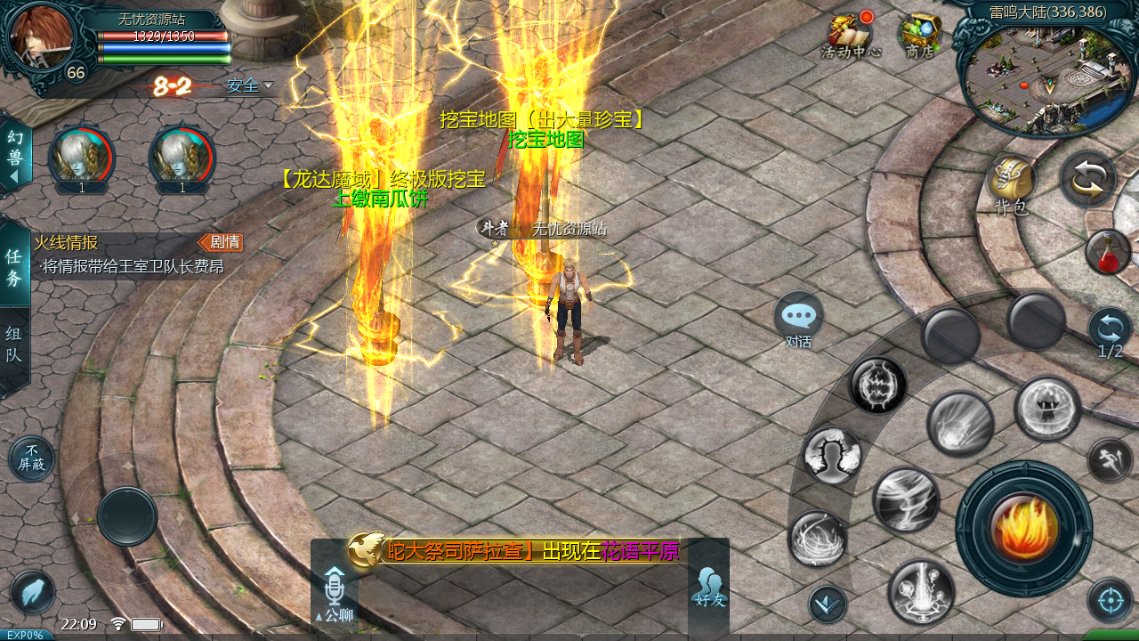Viewport: 1139px width, 641px height.
Task: Use the red health potion
Action: [x=1108, y=252]
